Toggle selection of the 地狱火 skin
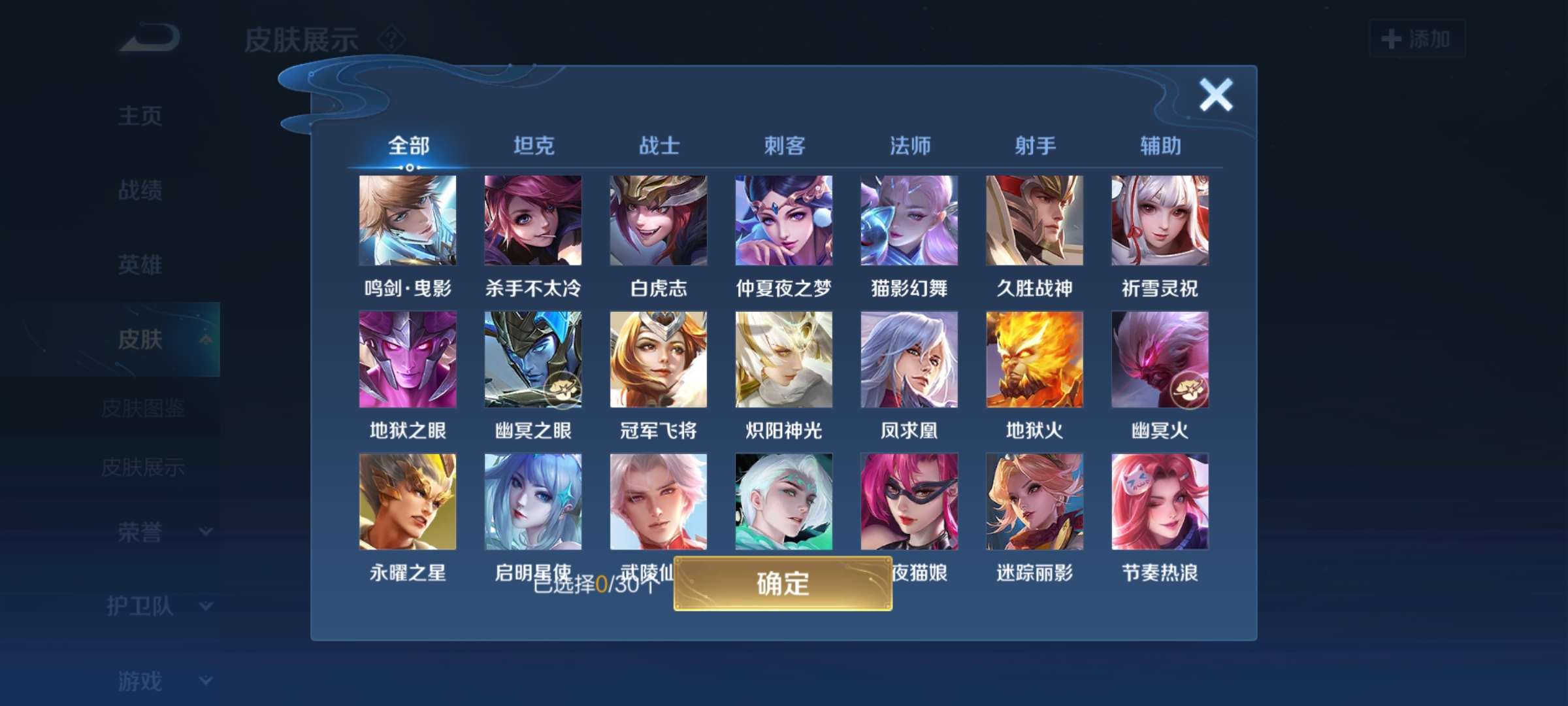The width and height of the screenshot is (1568, 706). coord(1035,360)
